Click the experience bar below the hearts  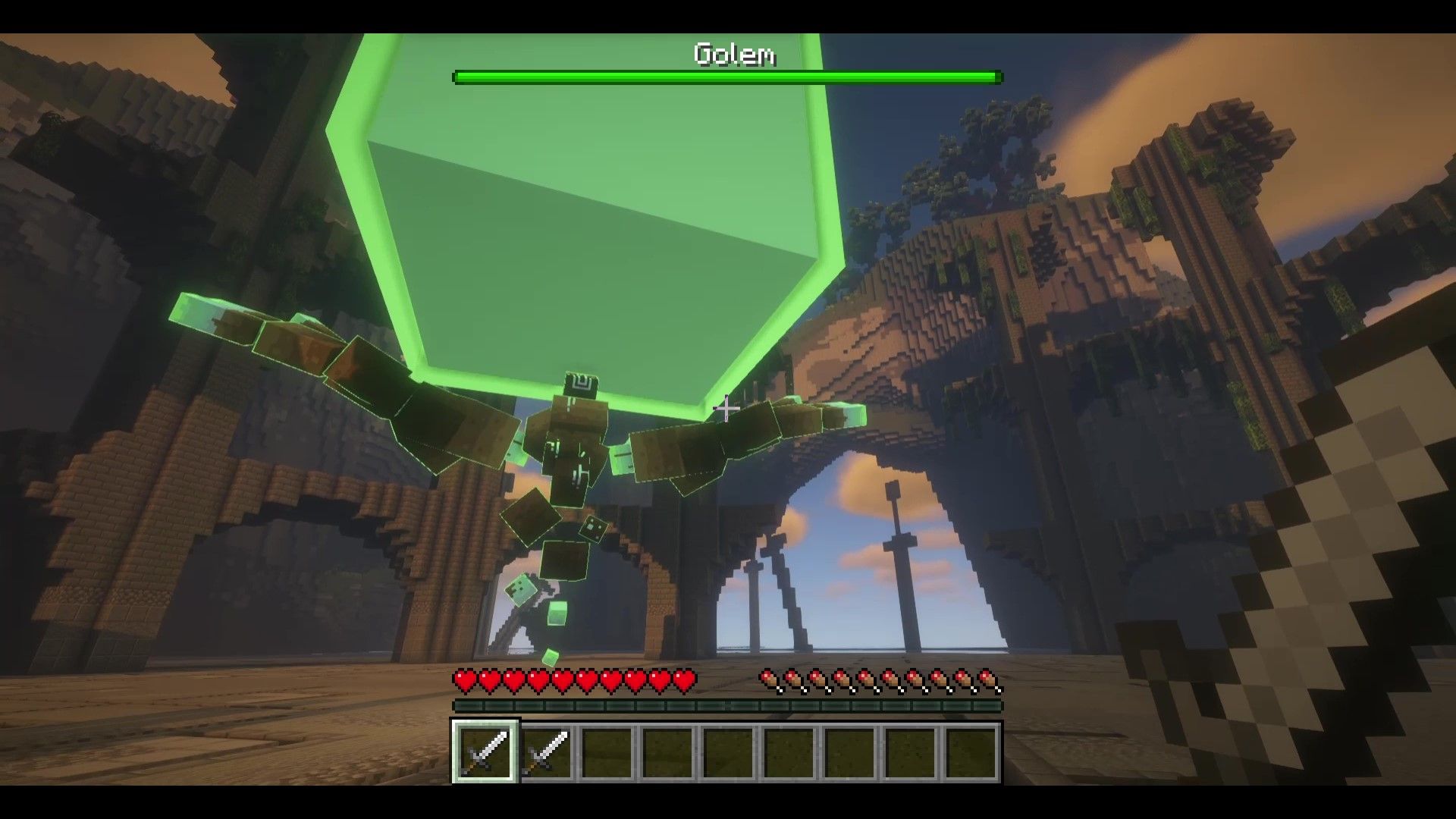[x=726, y=706]
